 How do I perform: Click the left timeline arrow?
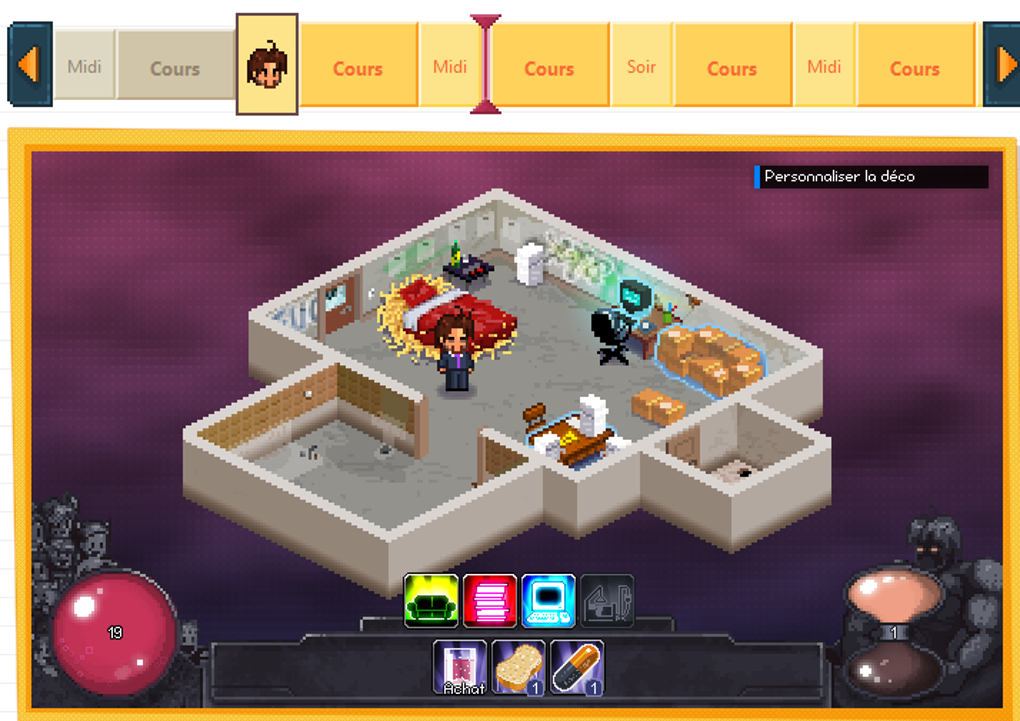(x=29, y=65)
